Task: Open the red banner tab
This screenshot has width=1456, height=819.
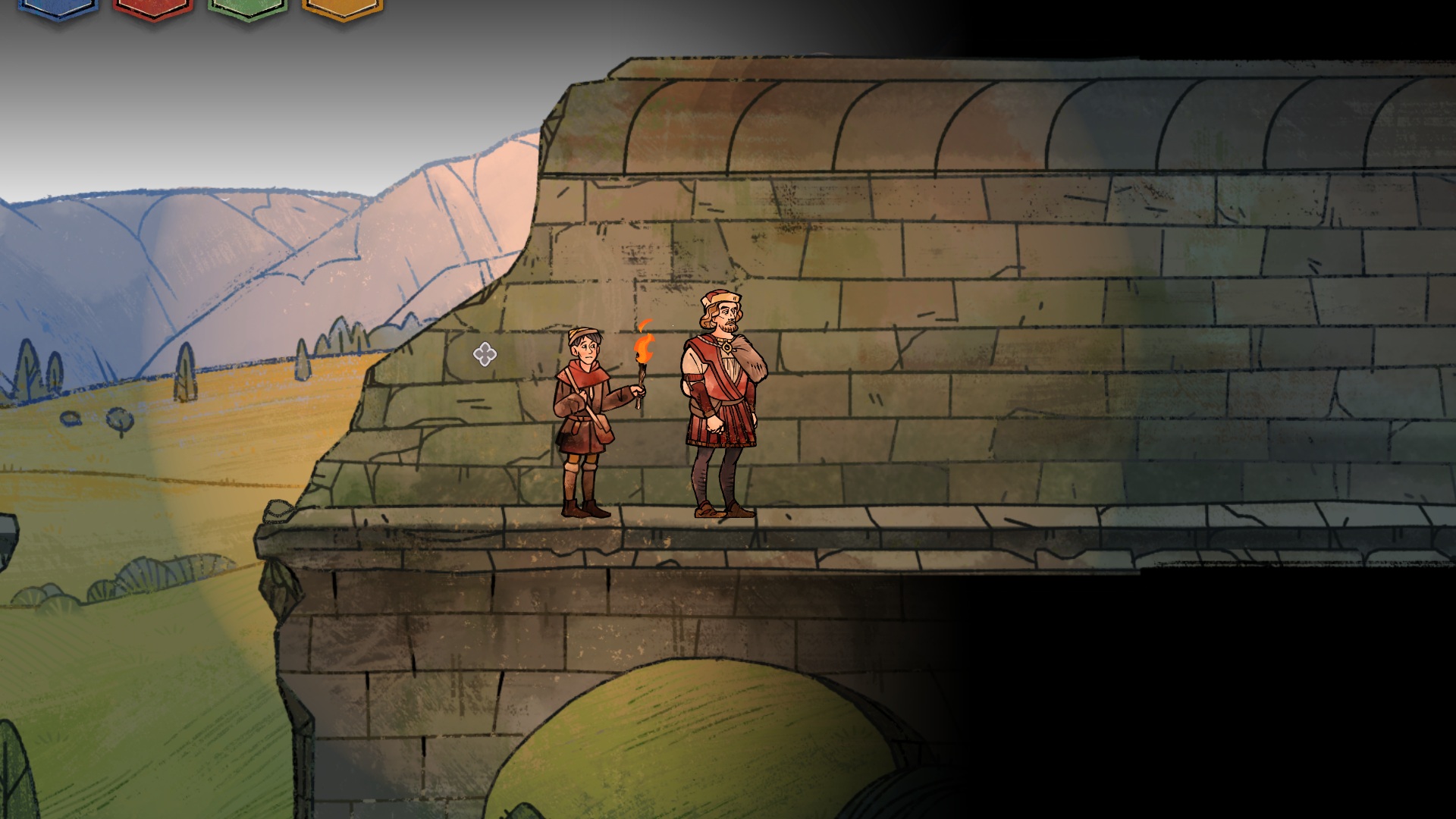Action: point(153,8)
